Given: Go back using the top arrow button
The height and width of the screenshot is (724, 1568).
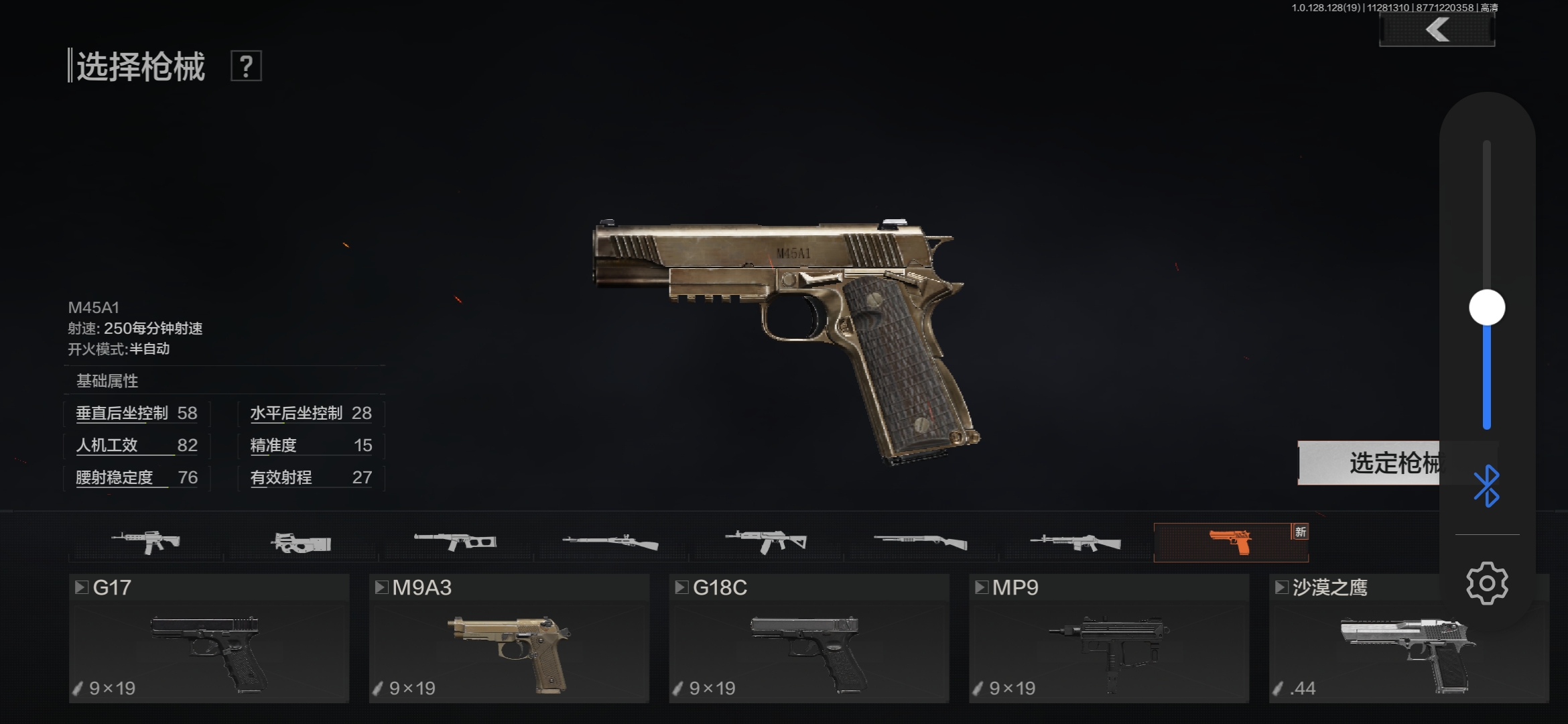Looking at the screenshot, I should 1437,30.
